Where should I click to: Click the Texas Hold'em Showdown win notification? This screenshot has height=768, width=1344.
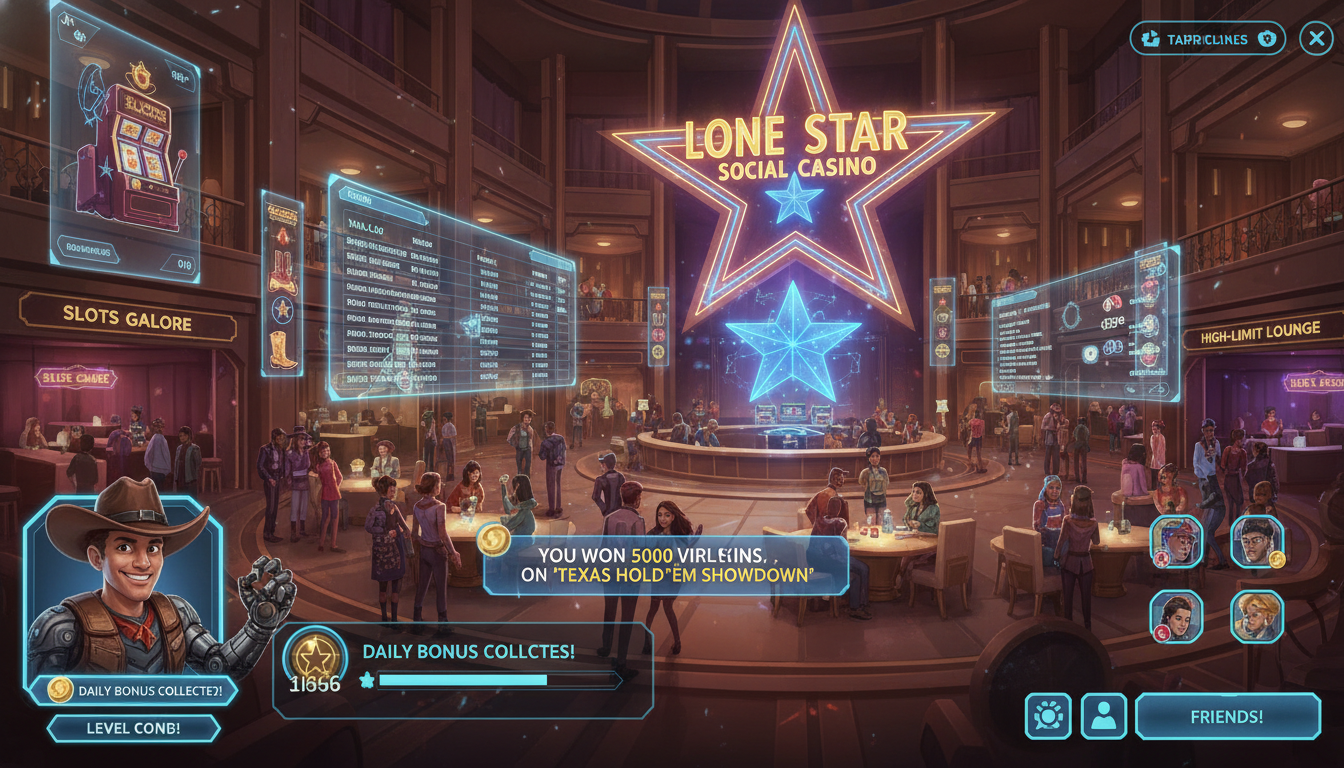pyautogui.click(x=665, y=565)
